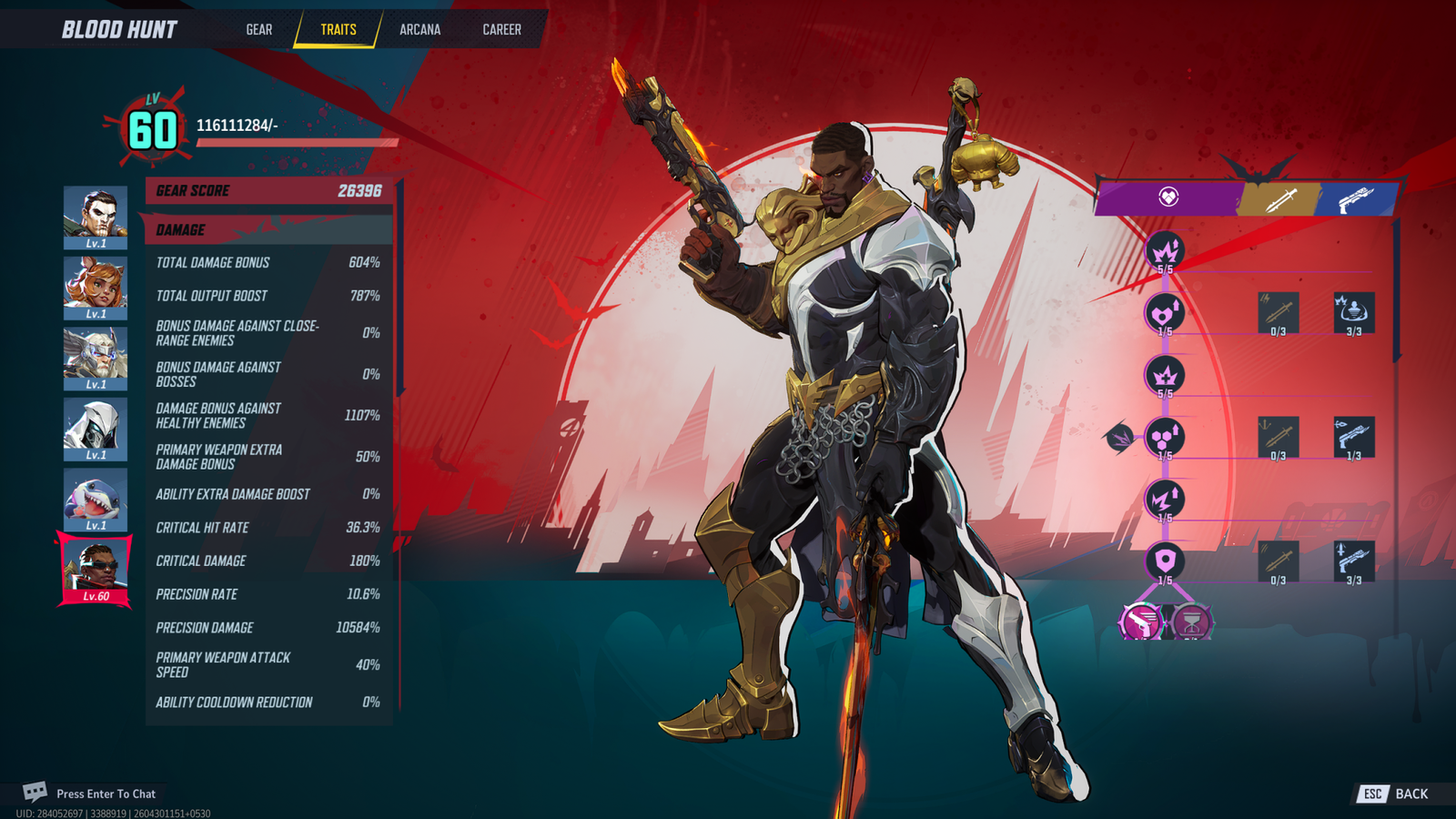Select the heart trait node at 1/5

point(1165,313)
